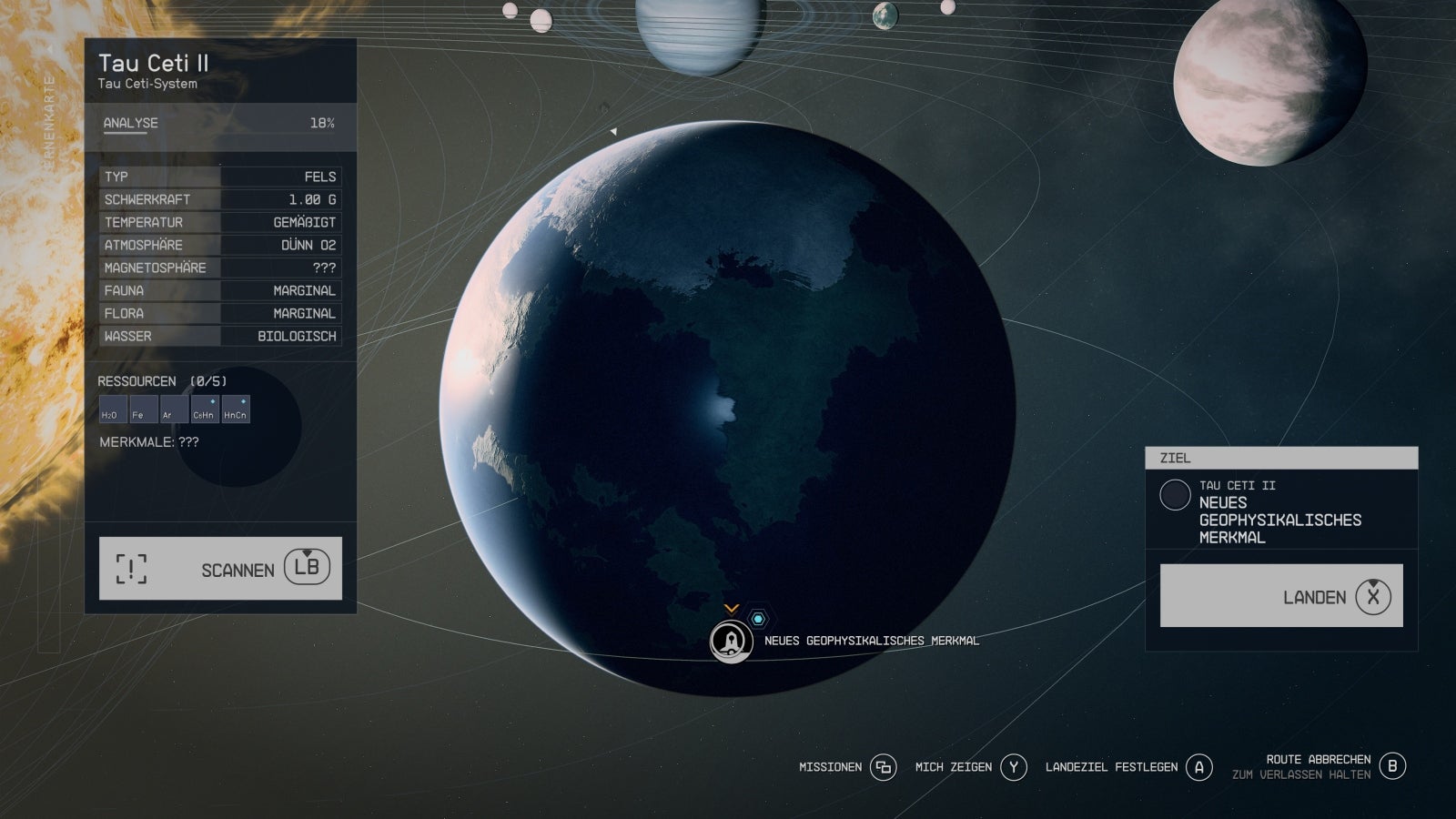Viewport: 1456px width, 819px height.
Task: Select the CxHn resource tile
Action: (x=204, y=409)
